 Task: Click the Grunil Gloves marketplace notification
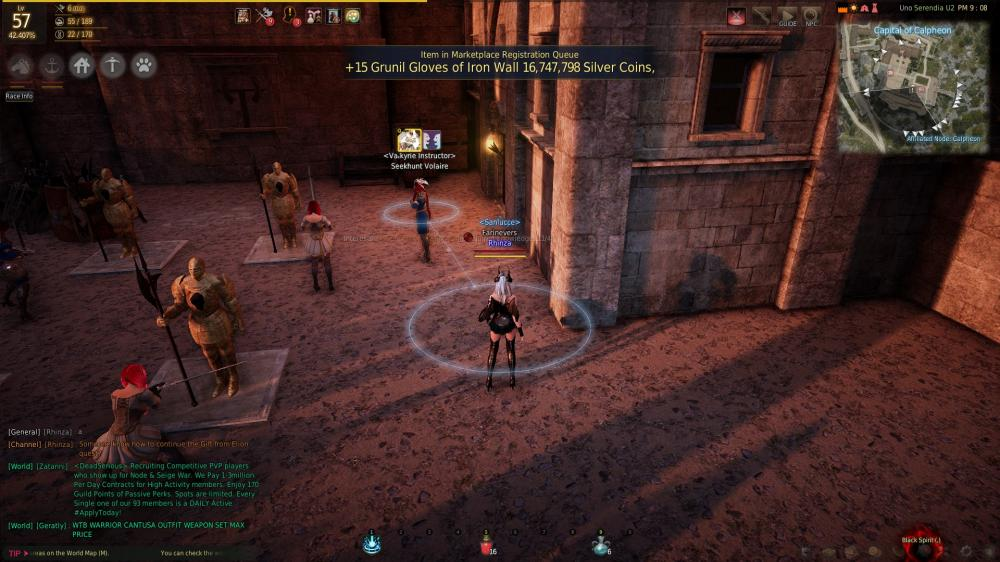pos(499,67)
